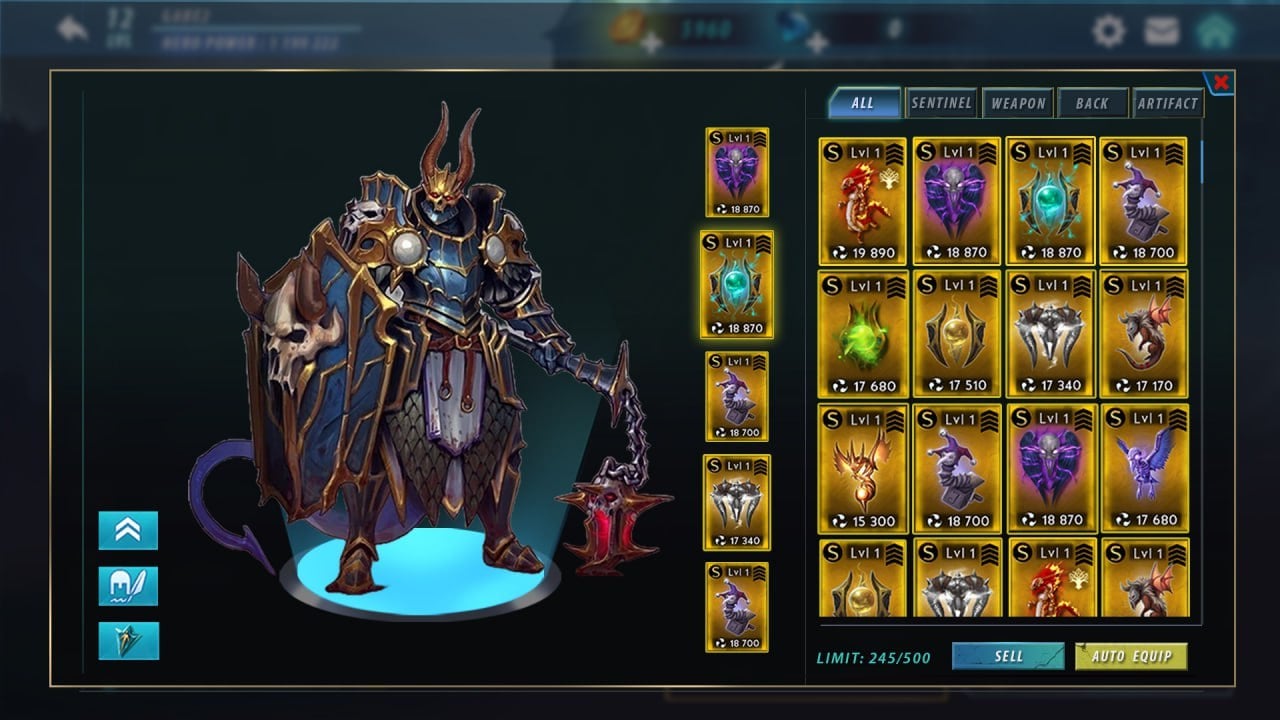This screenshot has width=1280, height=720.
Task: Choose the green orb card worth 17 680
Action: [x=862, y=334]
